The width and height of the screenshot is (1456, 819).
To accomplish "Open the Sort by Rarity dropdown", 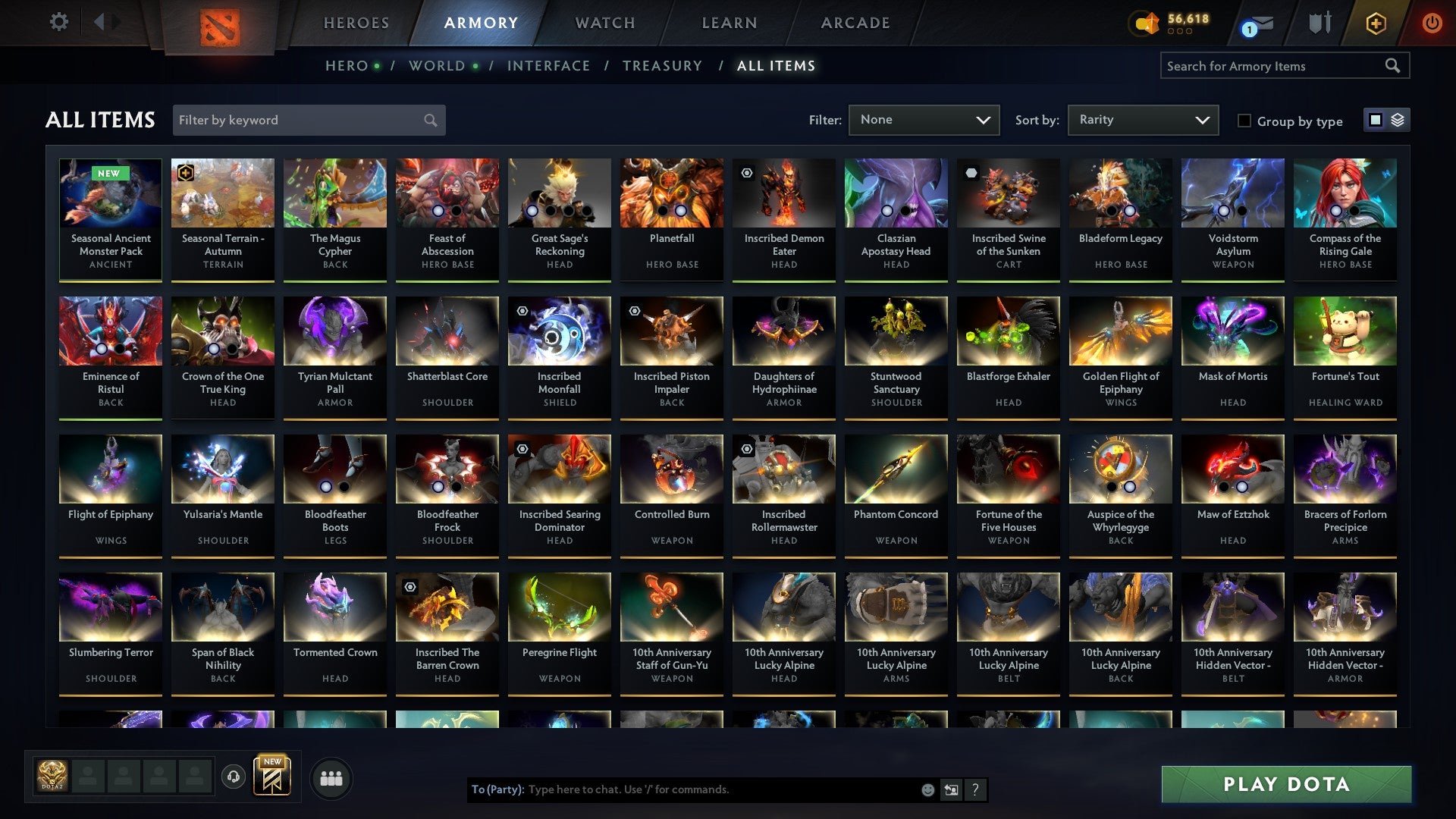I will [x=1142, y=120].
